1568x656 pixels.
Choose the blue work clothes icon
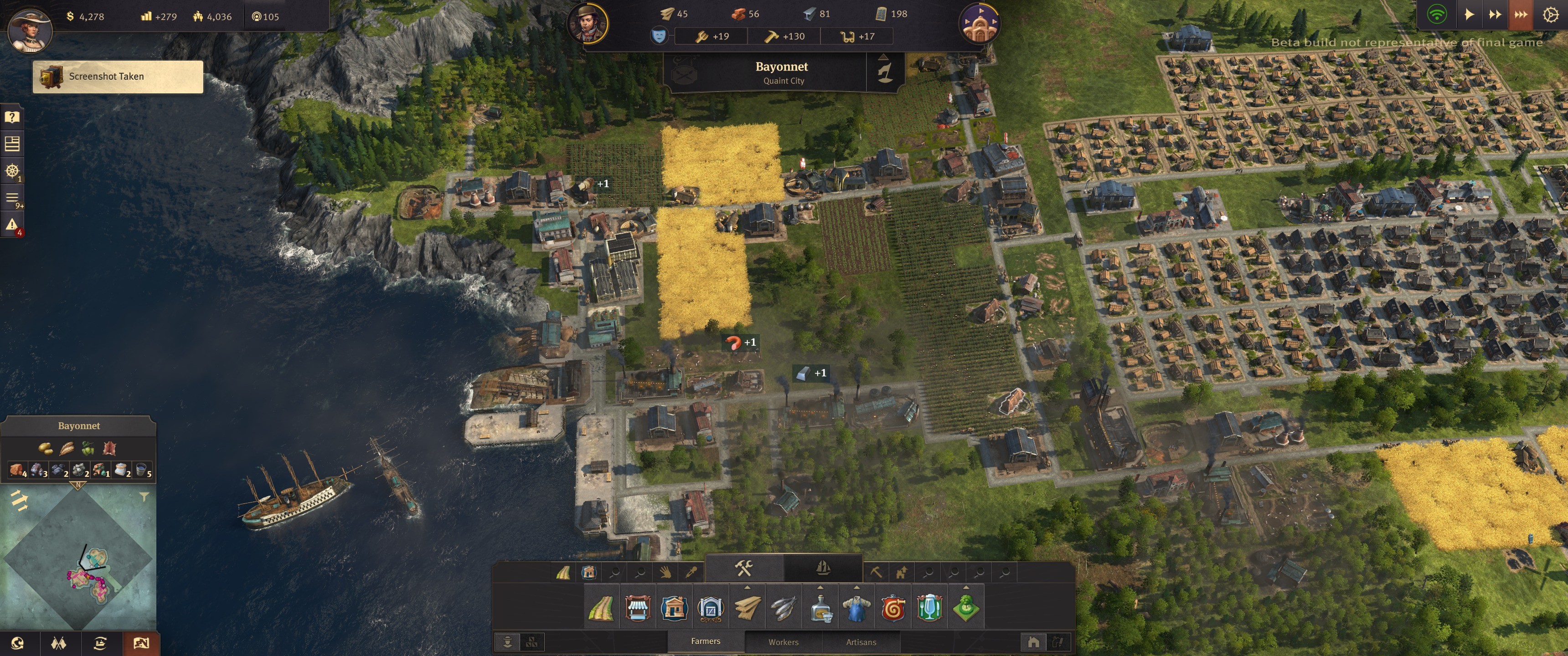(x=856, y=608)
